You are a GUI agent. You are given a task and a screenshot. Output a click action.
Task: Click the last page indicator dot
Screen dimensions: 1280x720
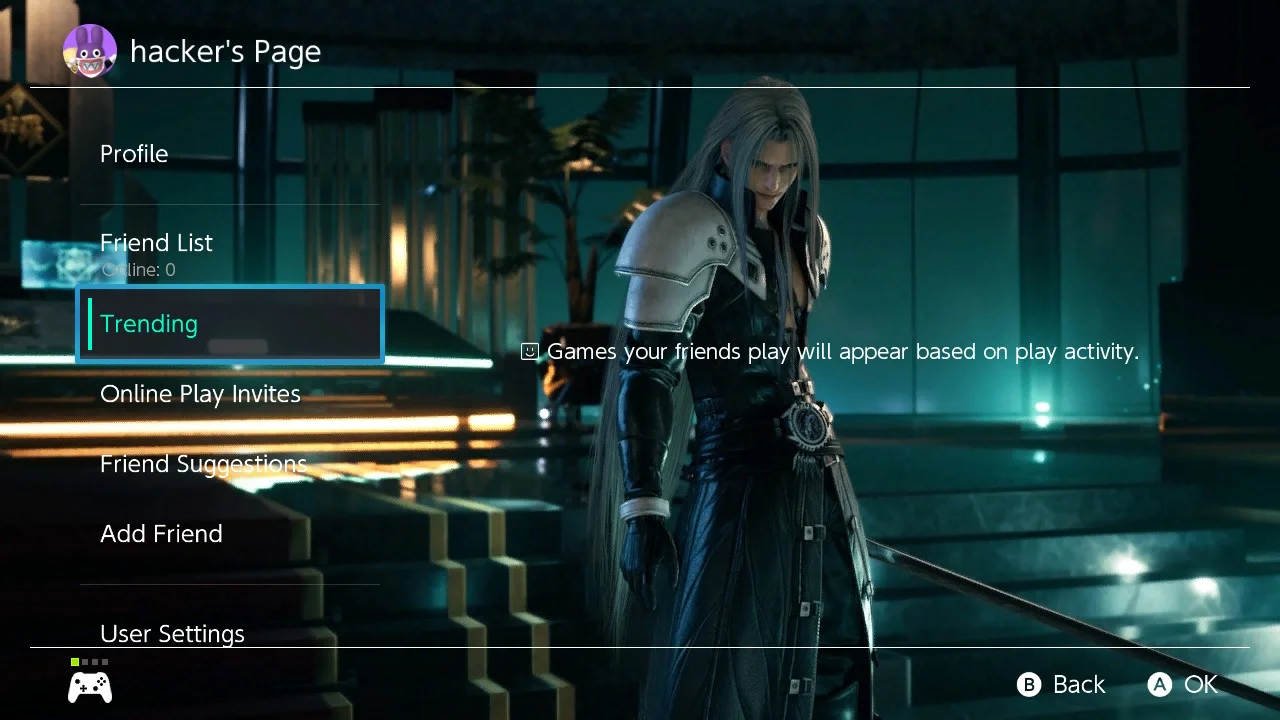coord(107,661)
